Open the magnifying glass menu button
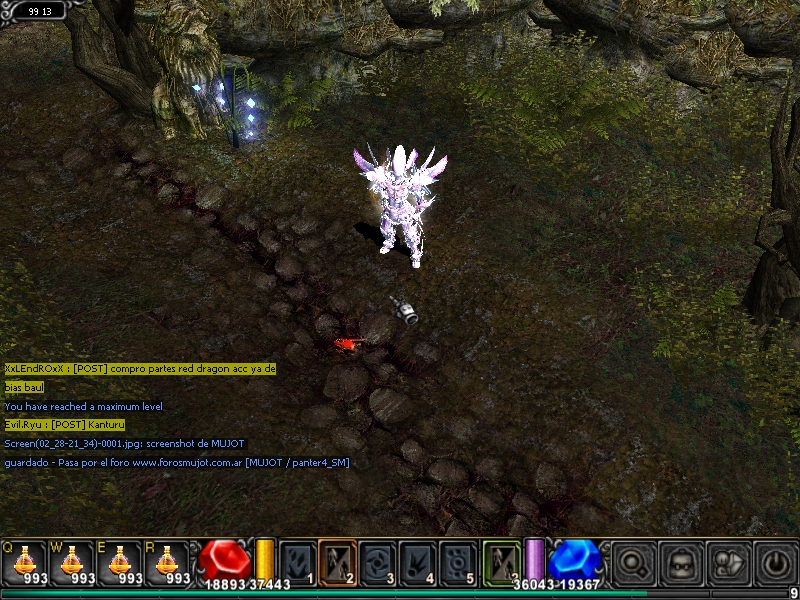 coord(634,562)
